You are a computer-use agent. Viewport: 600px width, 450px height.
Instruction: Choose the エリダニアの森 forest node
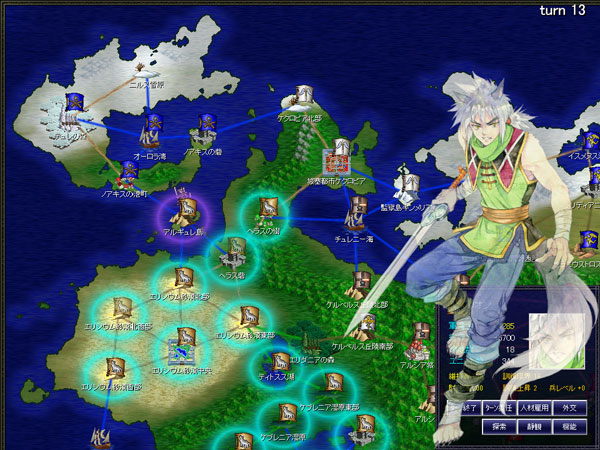point(333,386)
